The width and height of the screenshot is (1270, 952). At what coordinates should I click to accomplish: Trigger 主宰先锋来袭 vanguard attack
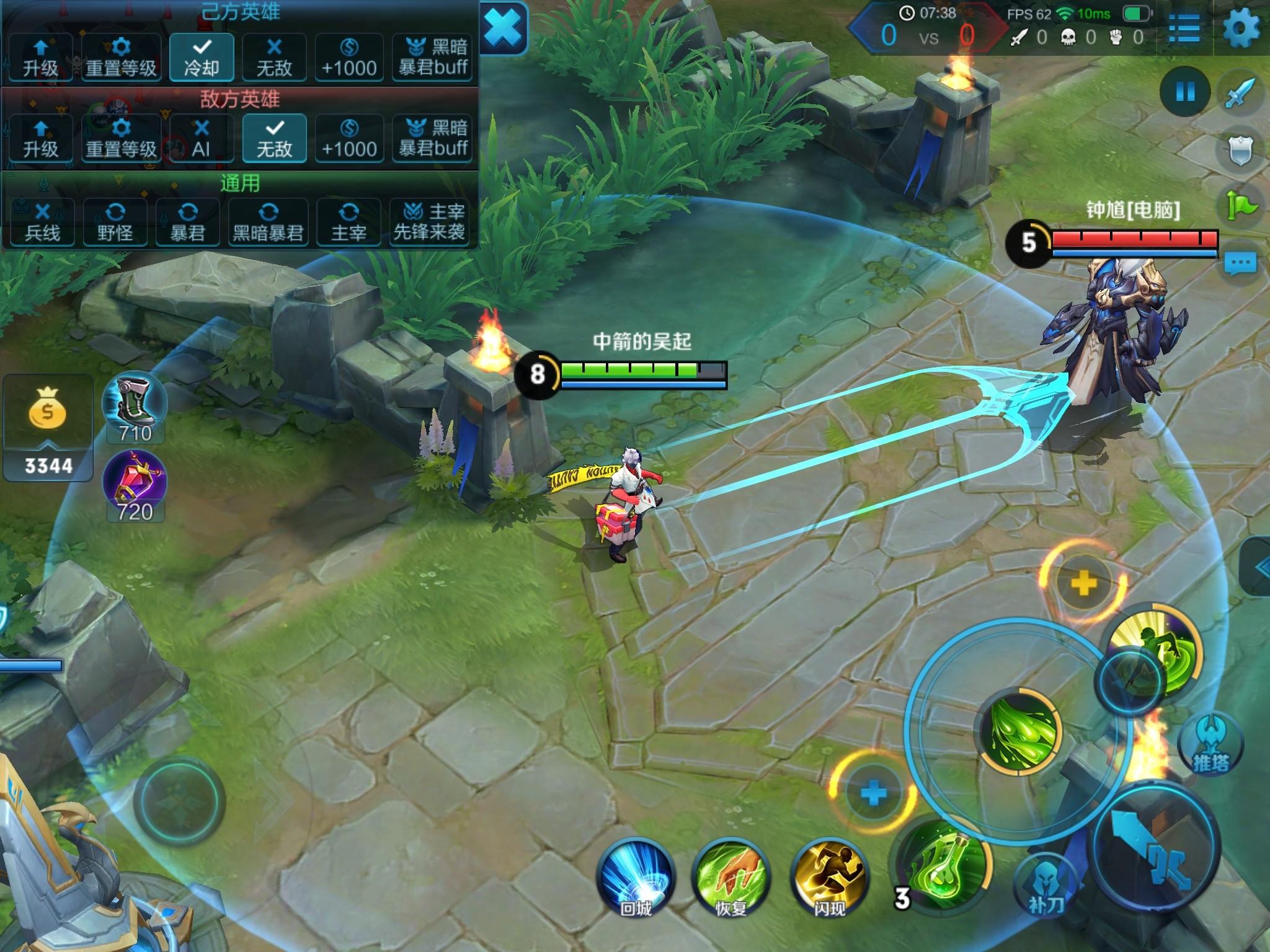point(429,223)
